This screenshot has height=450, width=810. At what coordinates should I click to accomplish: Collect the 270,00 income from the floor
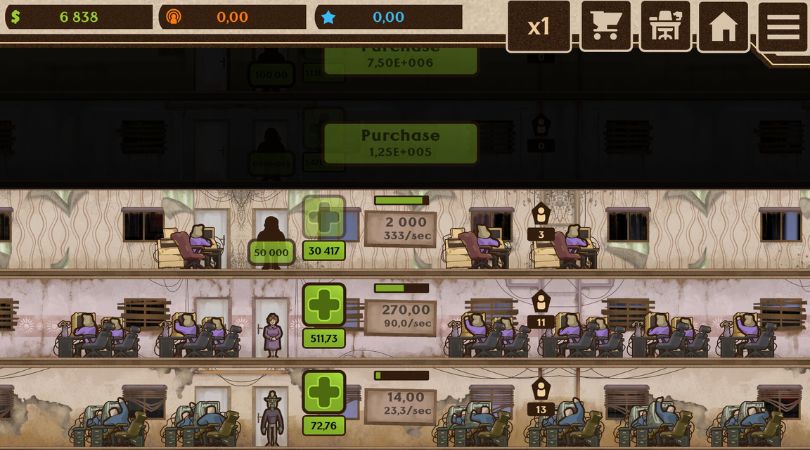click(400, 317)
